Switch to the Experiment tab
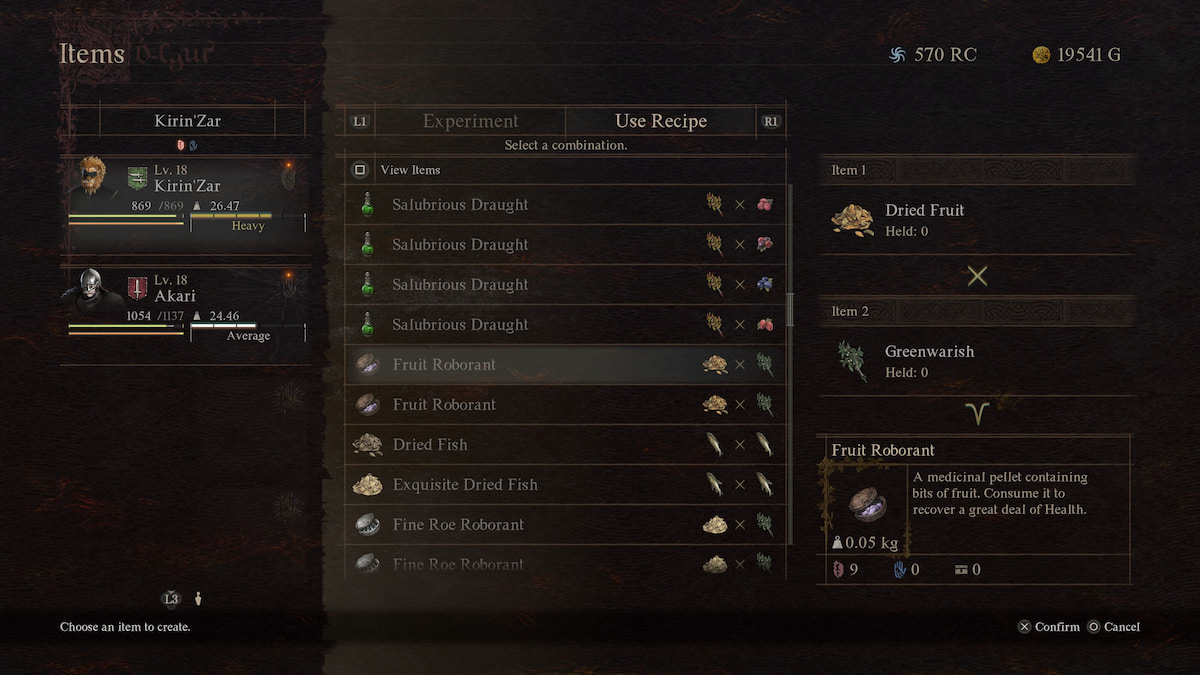 470,121
